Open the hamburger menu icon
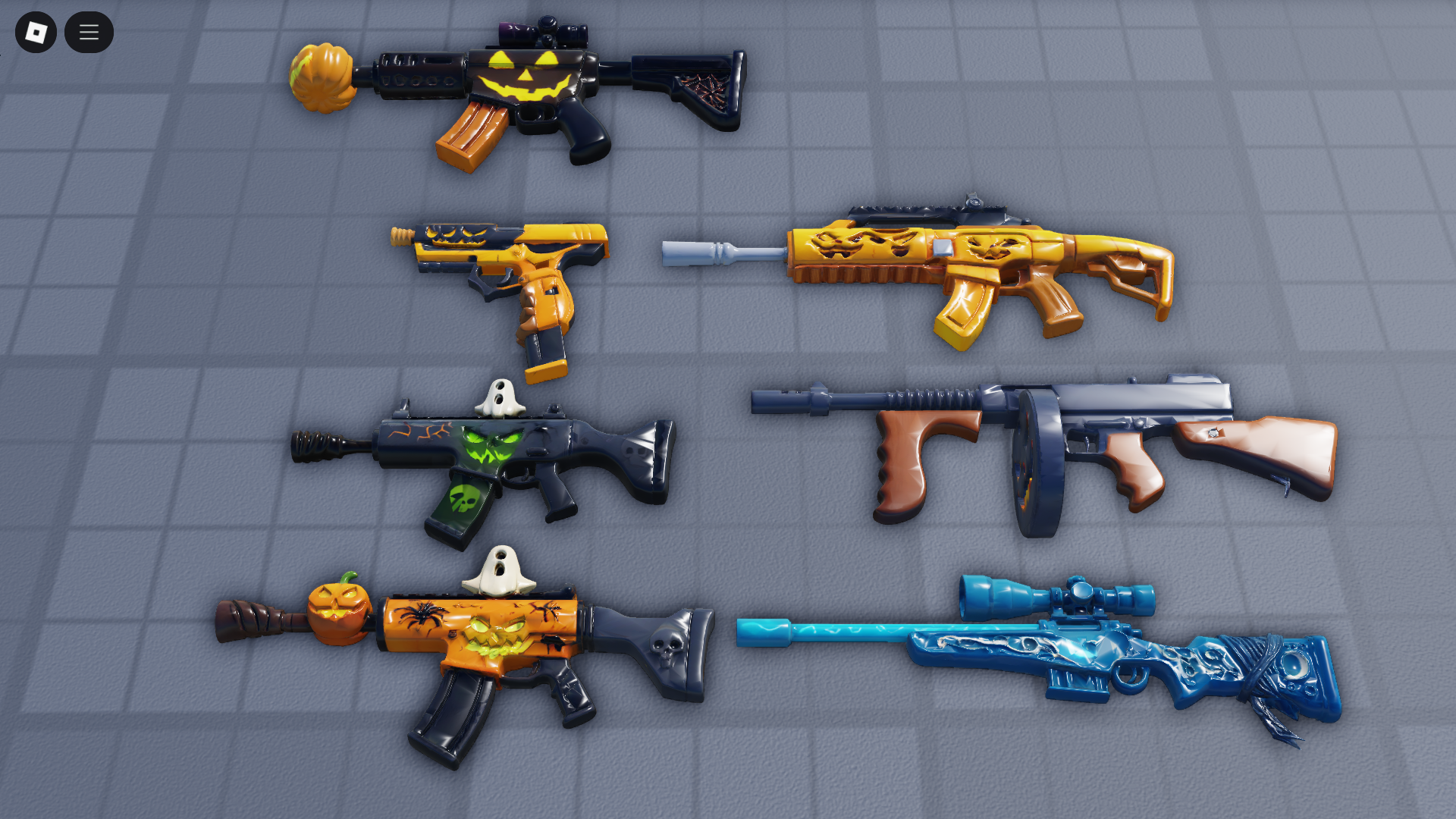 89,32
